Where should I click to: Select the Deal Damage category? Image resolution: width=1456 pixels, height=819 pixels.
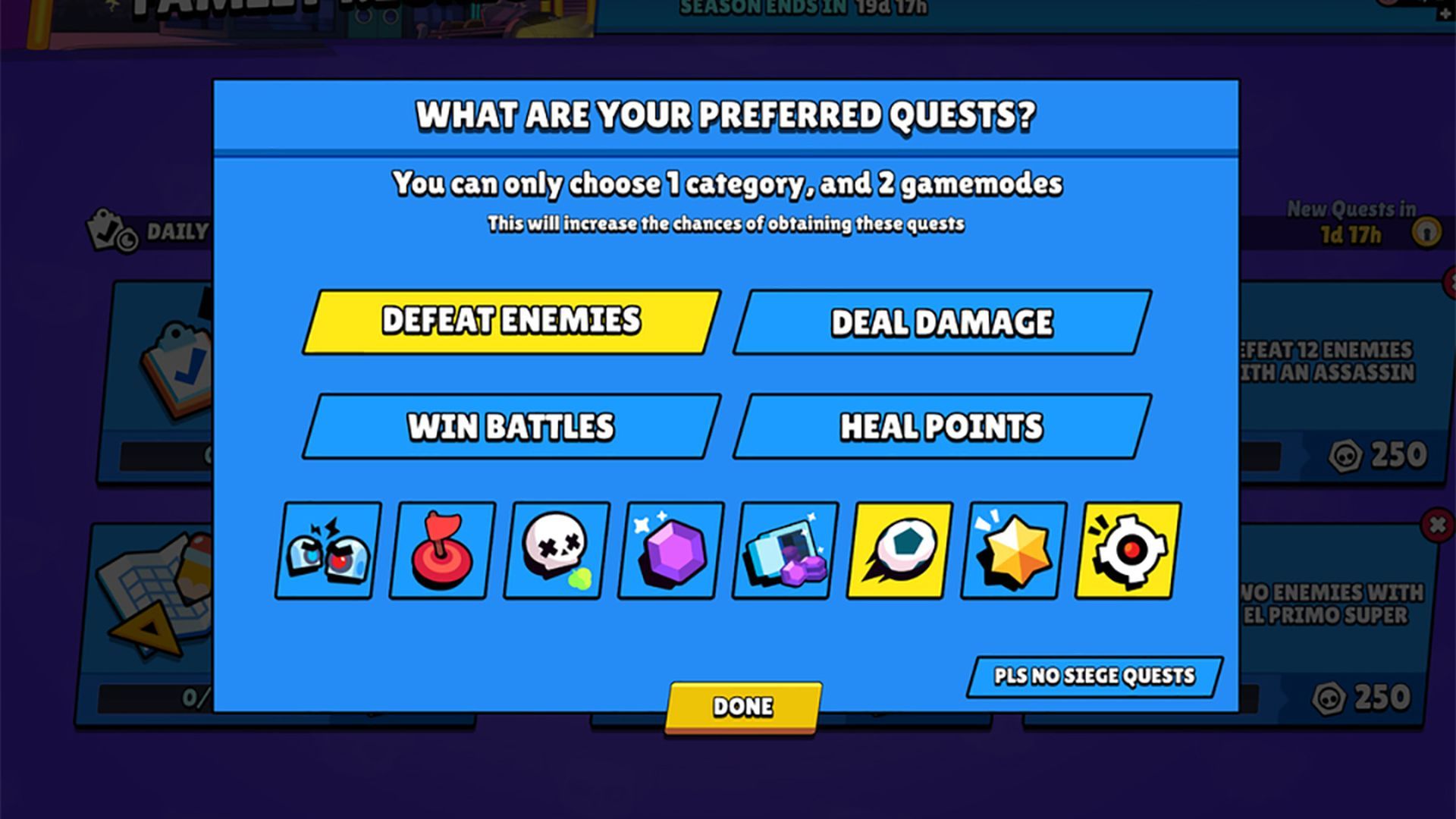[943, 322]
